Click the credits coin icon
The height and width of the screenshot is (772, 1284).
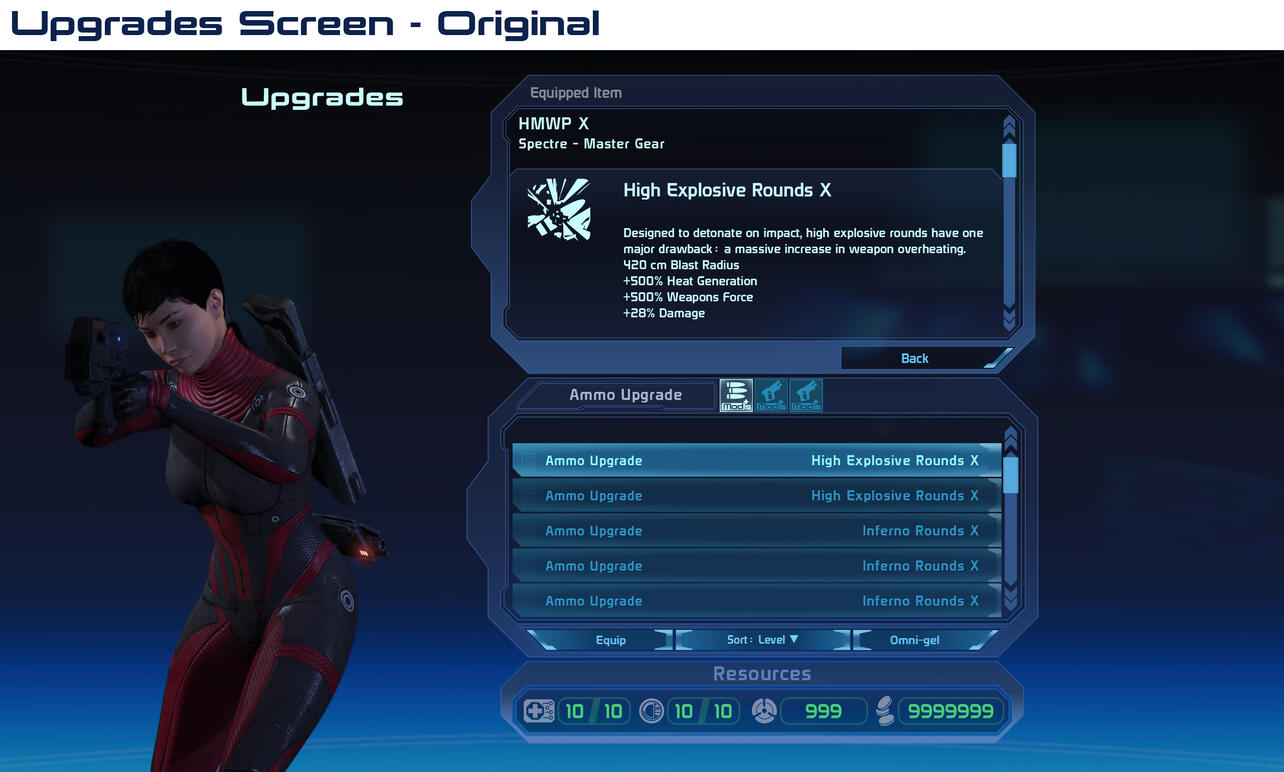pos(886,710)
